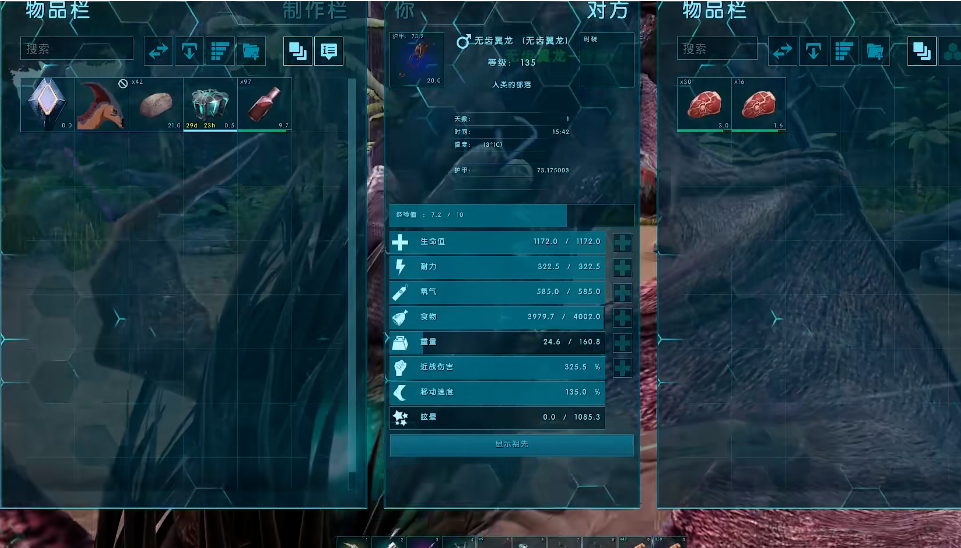Add a level point to 生命值 health
The image size is (961, 548).
[622, 242]
